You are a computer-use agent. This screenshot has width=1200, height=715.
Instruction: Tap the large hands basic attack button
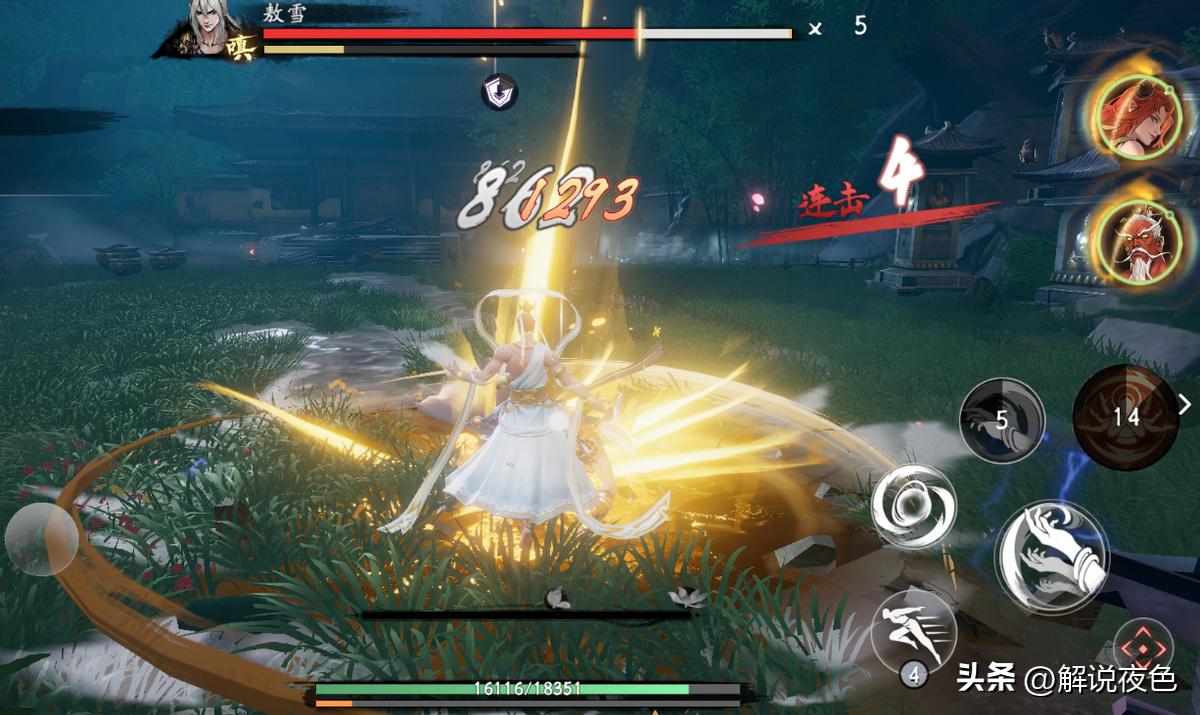pos(1050,558)
